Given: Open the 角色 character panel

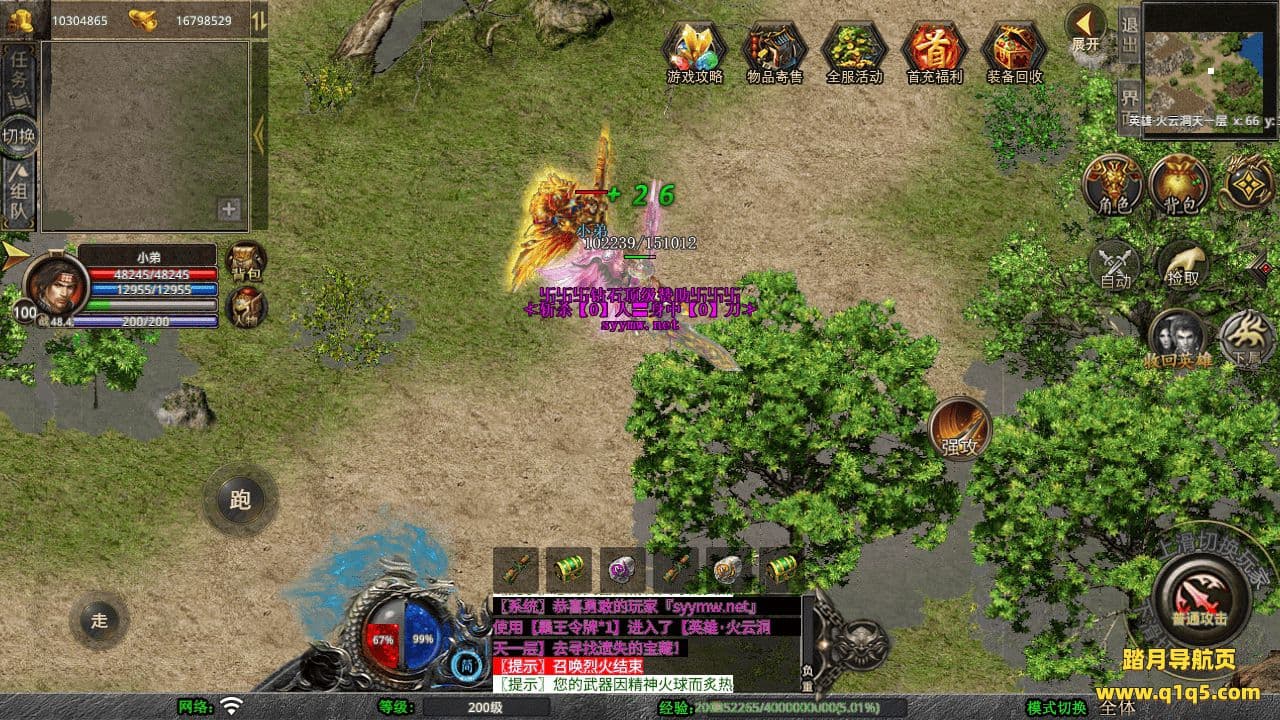Looking at the screenshot, I should [x=1113, y=185].
